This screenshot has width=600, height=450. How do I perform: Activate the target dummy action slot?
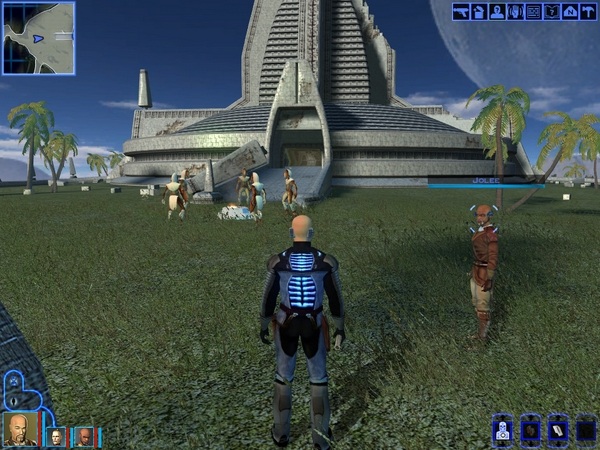click(503, 430)
